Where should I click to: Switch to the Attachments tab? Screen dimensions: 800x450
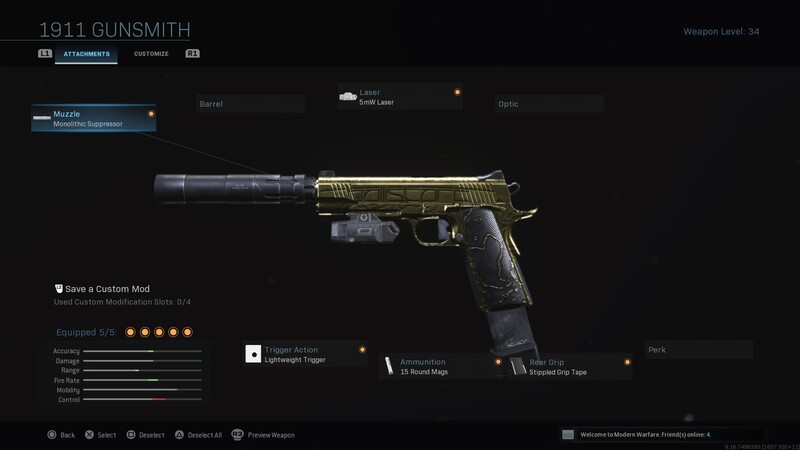pyautogui.click(x=86, y=53)
